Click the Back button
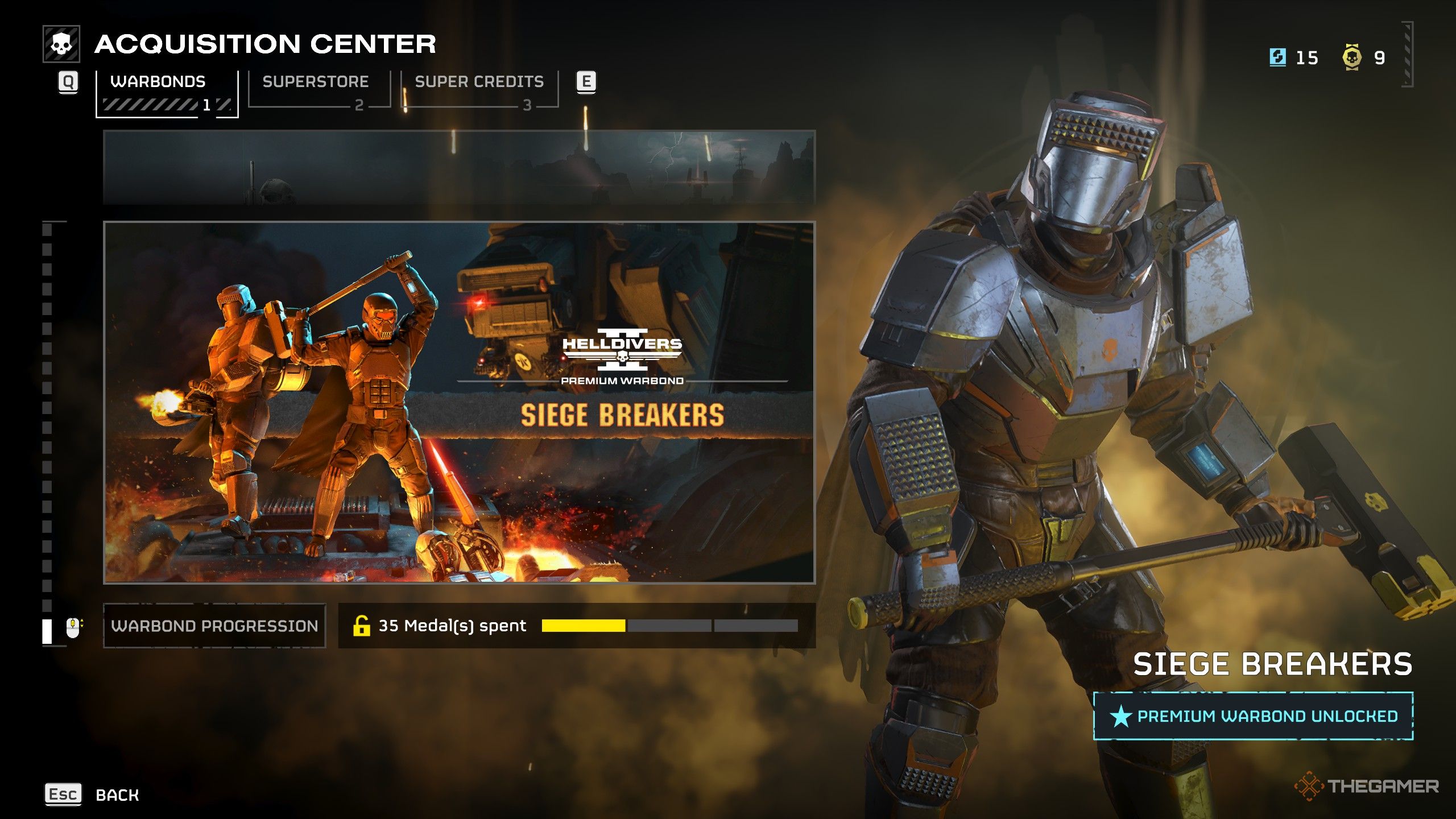The height and width of the screenshot is (819, 1456). (93, 795)
